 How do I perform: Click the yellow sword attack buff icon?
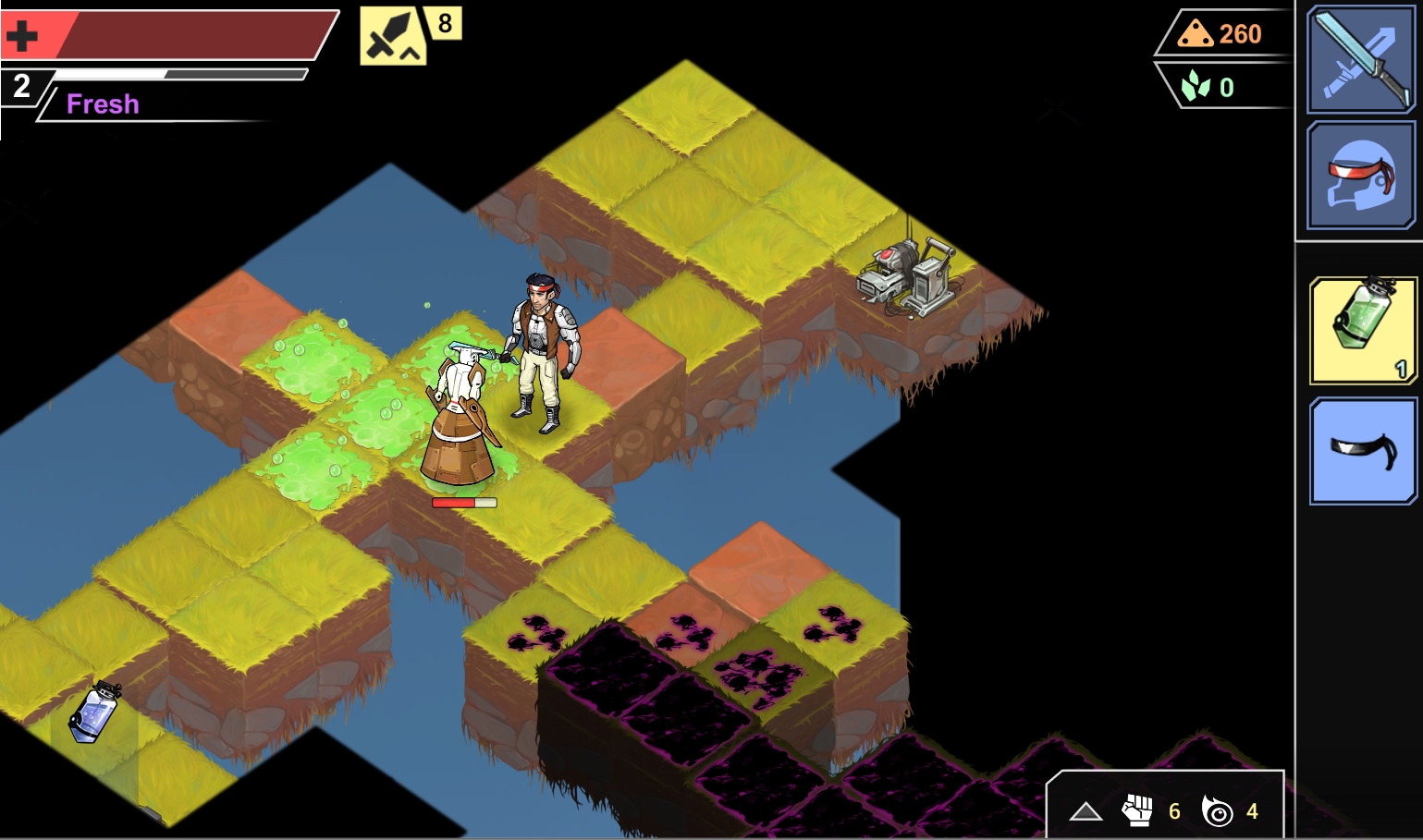coord(392,37)
